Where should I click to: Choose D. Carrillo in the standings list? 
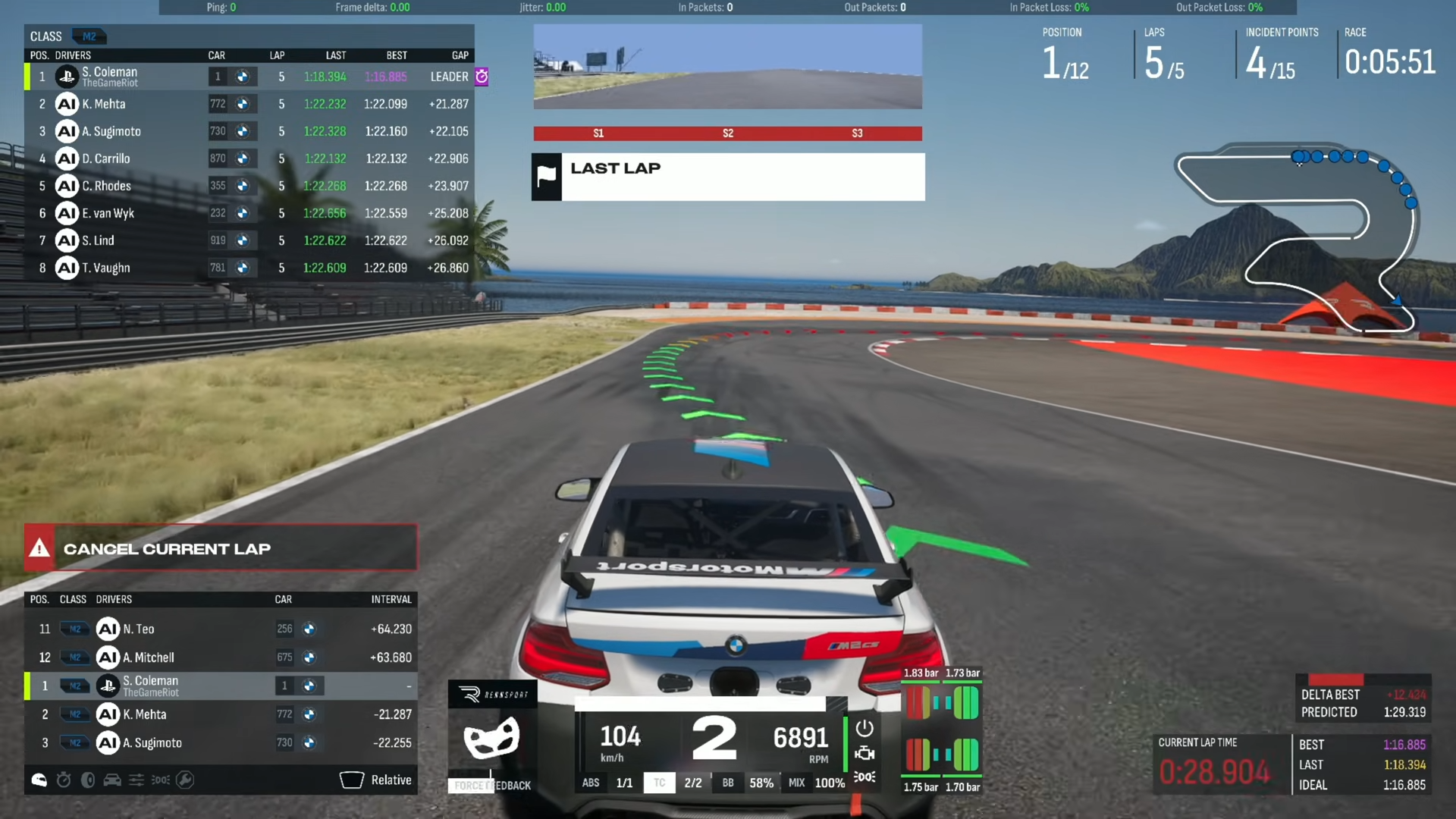106,158
